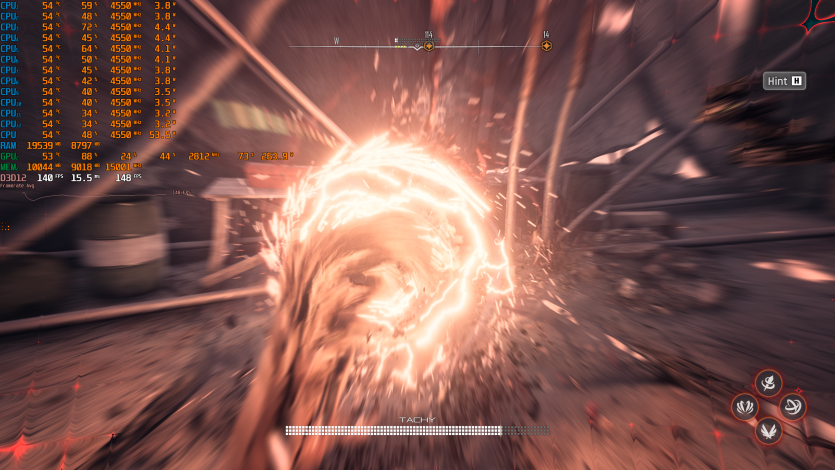Click the Hint button
The image size is (835, 470).
click(x=785, y=81)
